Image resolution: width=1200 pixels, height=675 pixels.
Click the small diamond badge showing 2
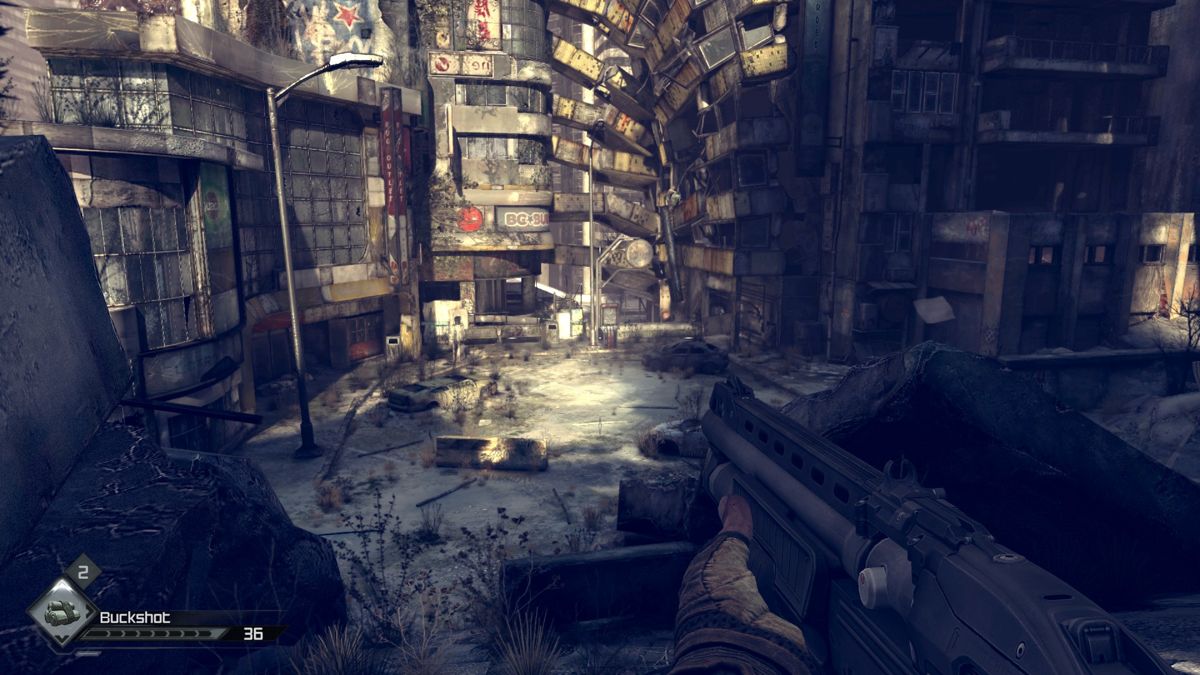point(81,572)
